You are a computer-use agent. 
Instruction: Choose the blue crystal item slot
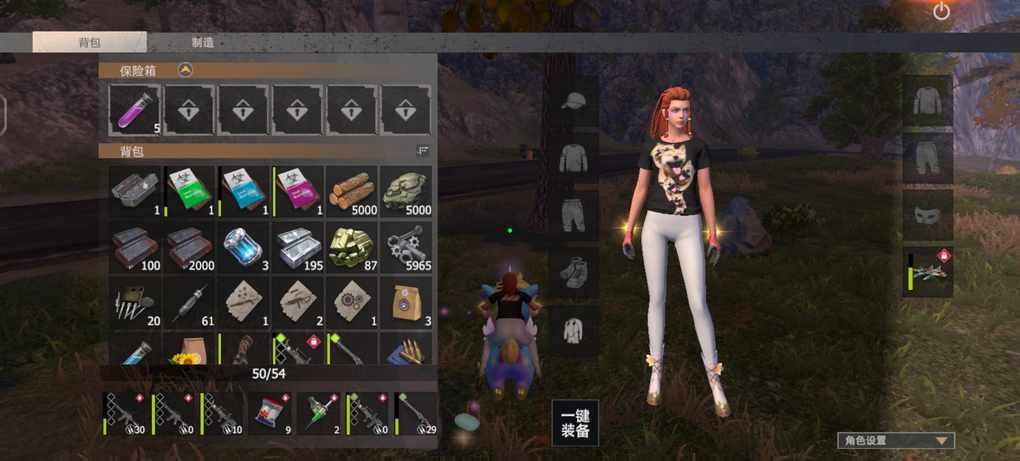(244, 246)
